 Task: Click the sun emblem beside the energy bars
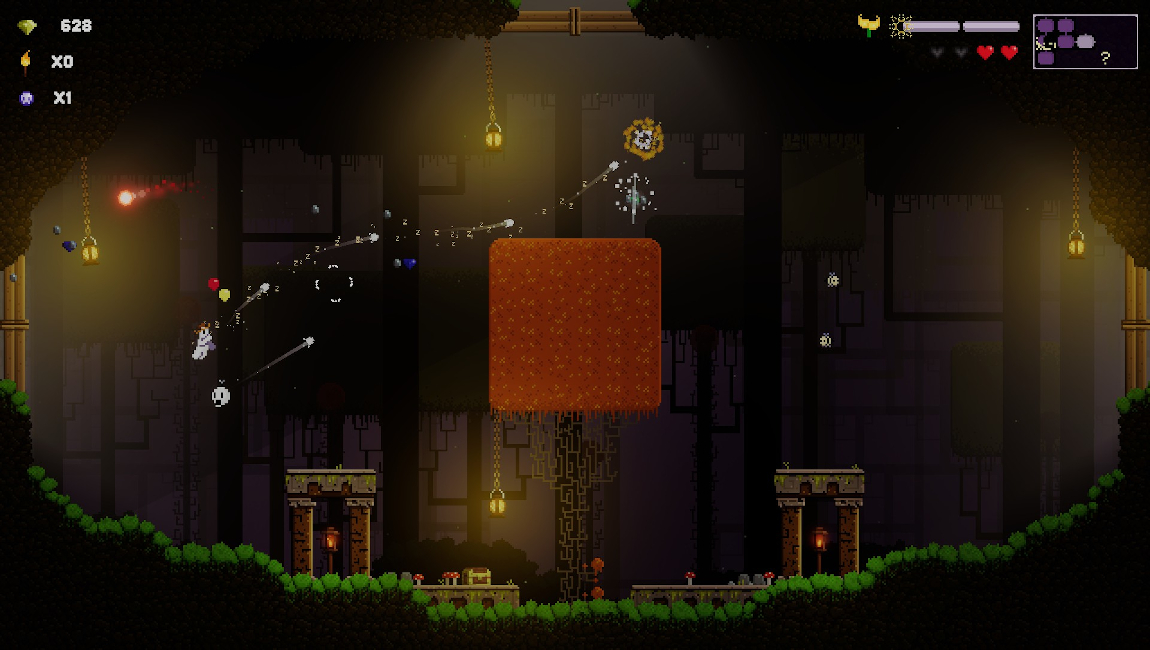[900, 26]
